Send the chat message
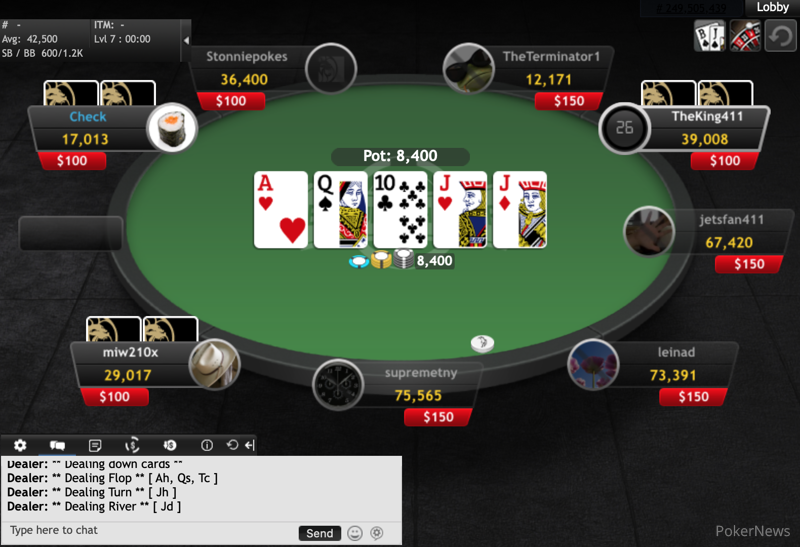The height and width of the screenshot is (547, 800). click(x=319, y=533)
